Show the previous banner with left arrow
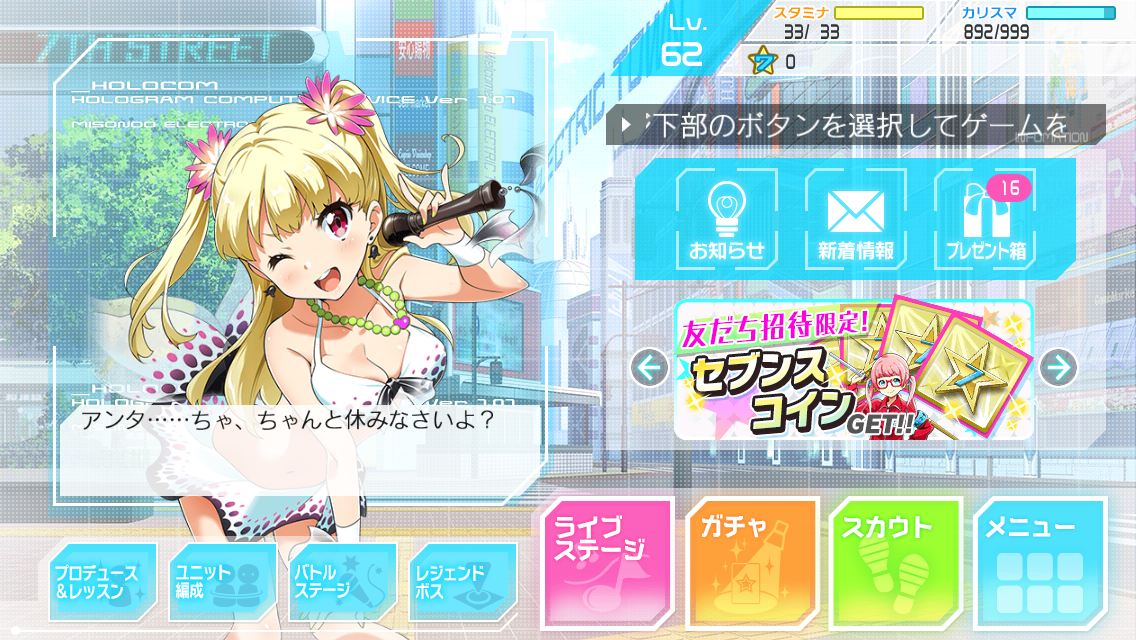The image size is (1136, 640). (650, 368)
